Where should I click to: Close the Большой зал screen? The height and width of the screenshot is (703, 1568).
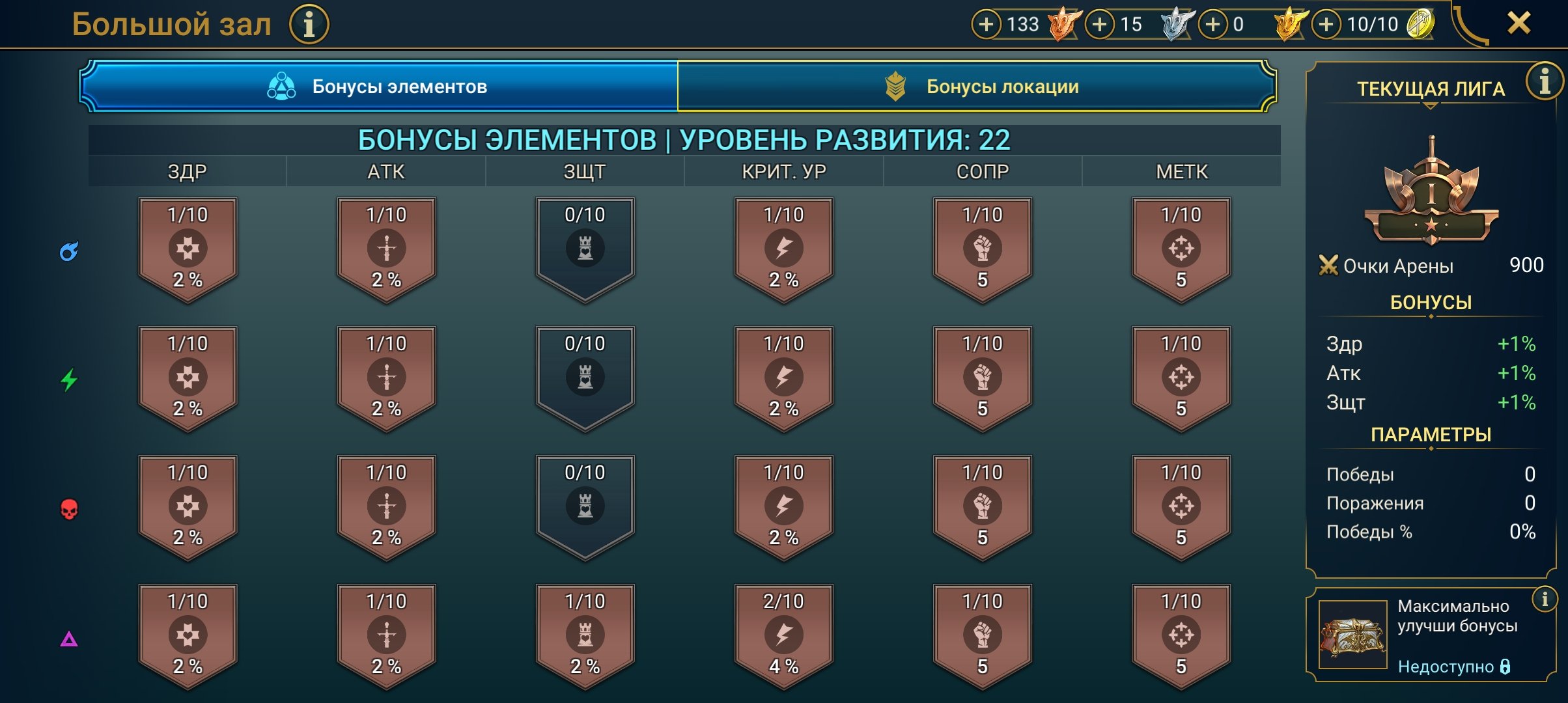click(1519, 23)
